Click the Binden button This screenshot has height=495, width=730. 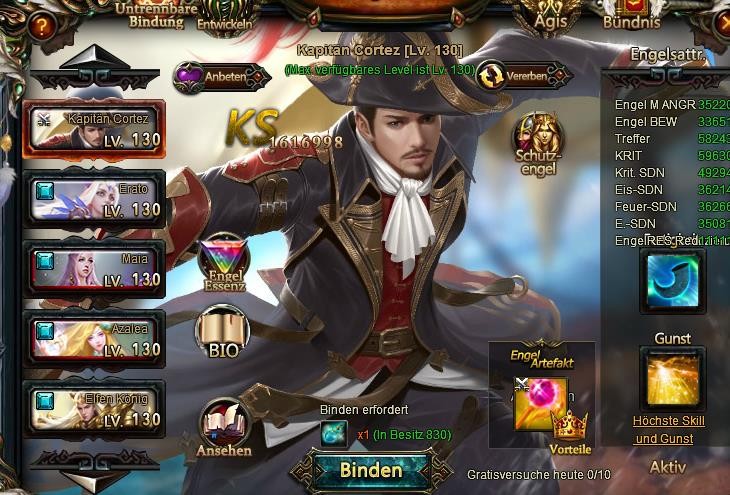click(x=371, y=470)
